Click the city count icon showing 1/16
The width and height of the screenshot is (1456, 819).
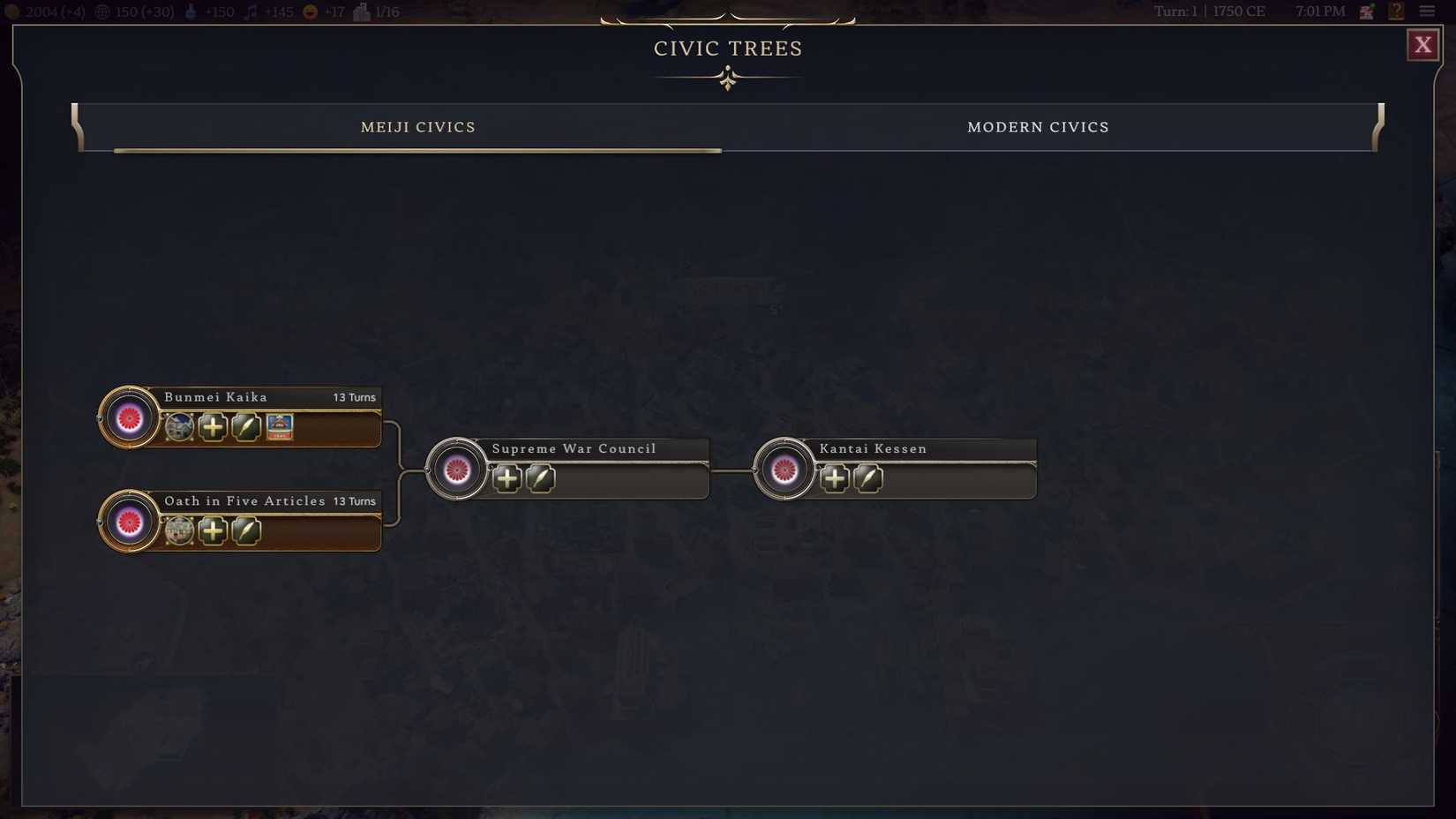[x=360, y=11]
